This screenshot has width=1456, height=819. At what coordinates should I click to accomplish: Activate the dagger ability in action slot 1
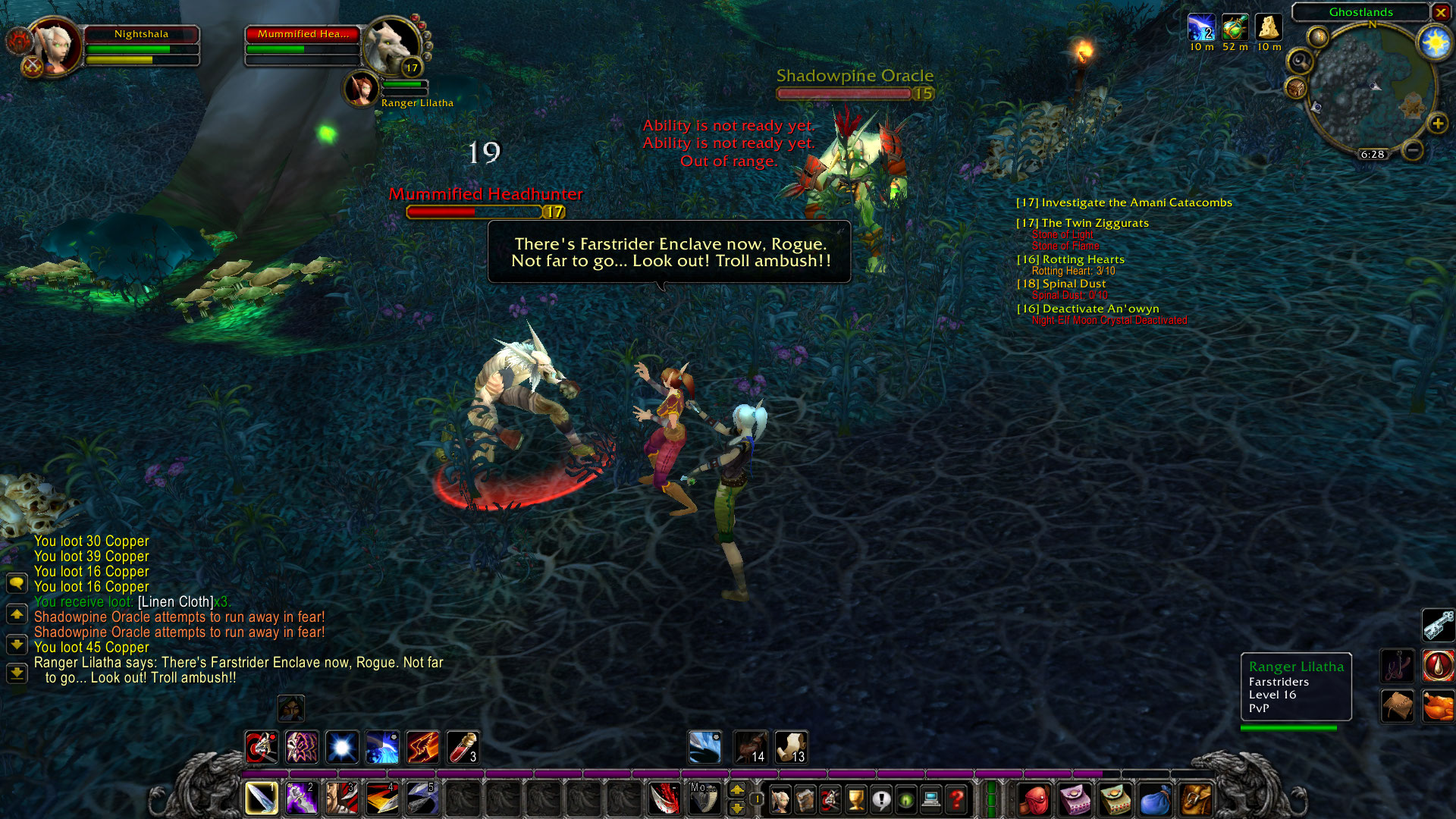pos(261,798)
